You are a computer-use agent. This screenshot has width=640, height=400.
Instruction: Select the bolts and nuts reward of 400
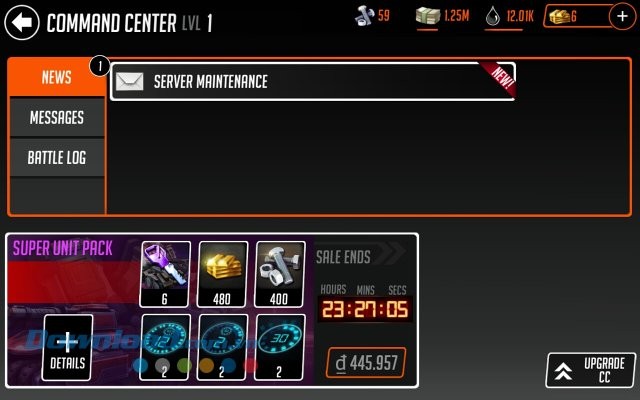pyautogui.click(x=280, y=273)
